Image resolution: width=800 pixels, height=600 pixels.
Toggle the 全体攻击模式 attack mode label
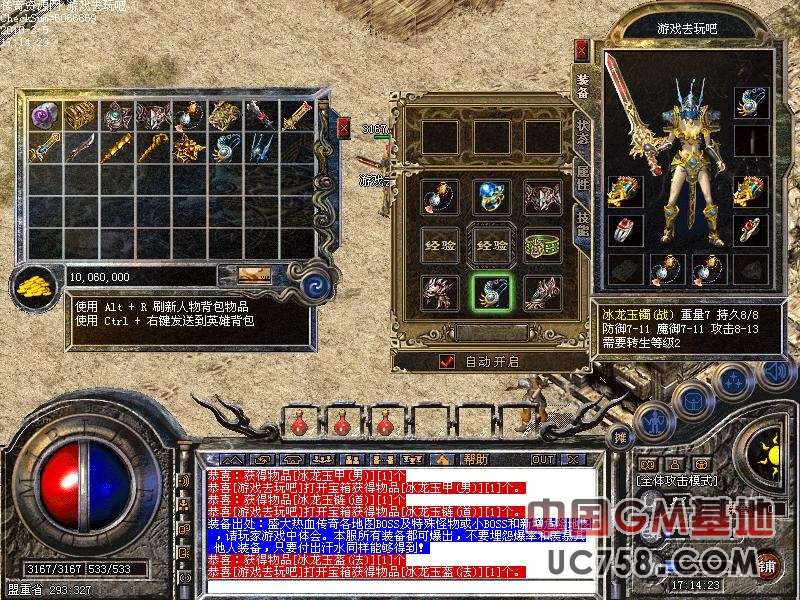click(x=683, y=480)
